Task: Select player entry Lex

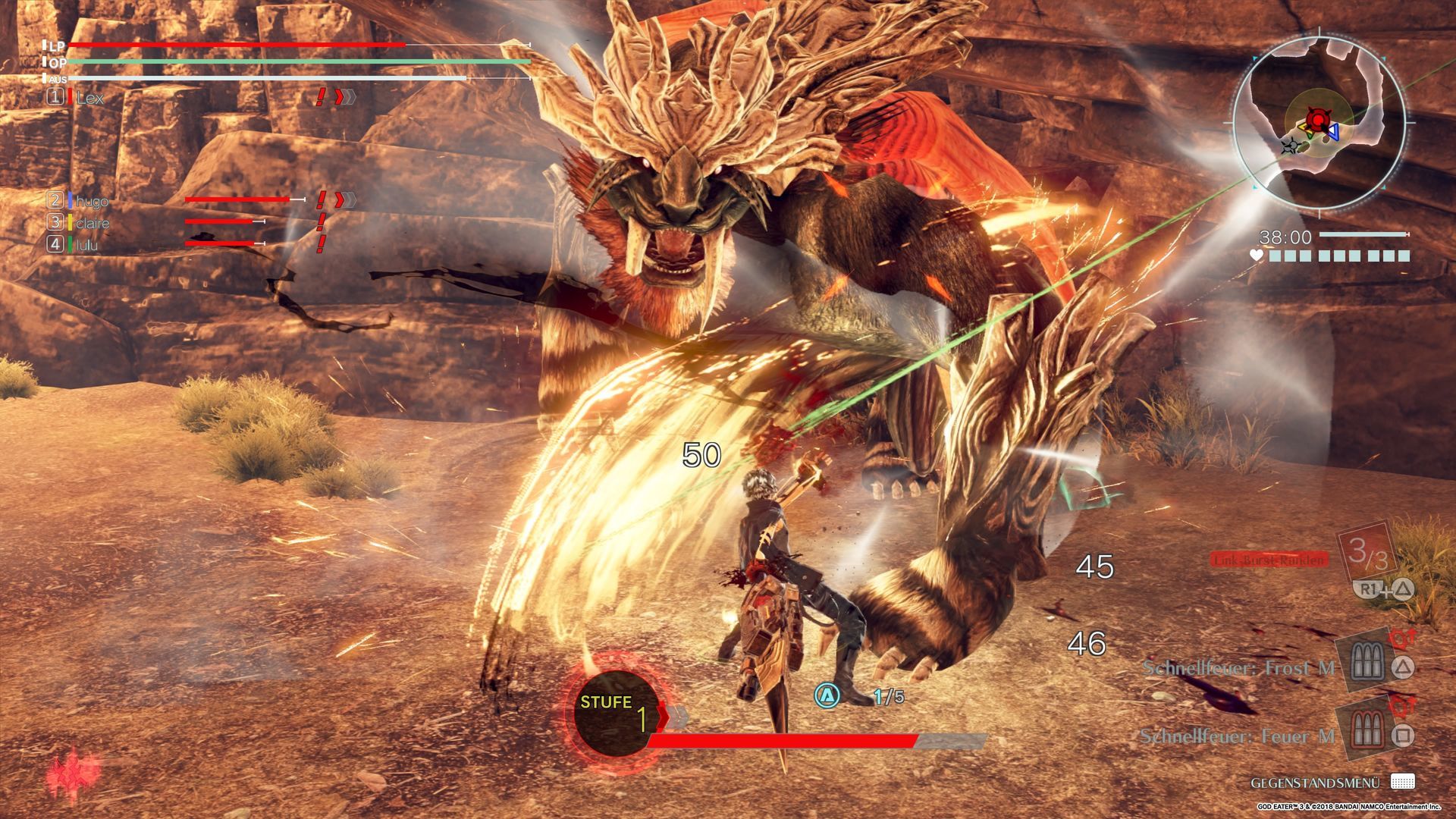Action: [89, 98]
